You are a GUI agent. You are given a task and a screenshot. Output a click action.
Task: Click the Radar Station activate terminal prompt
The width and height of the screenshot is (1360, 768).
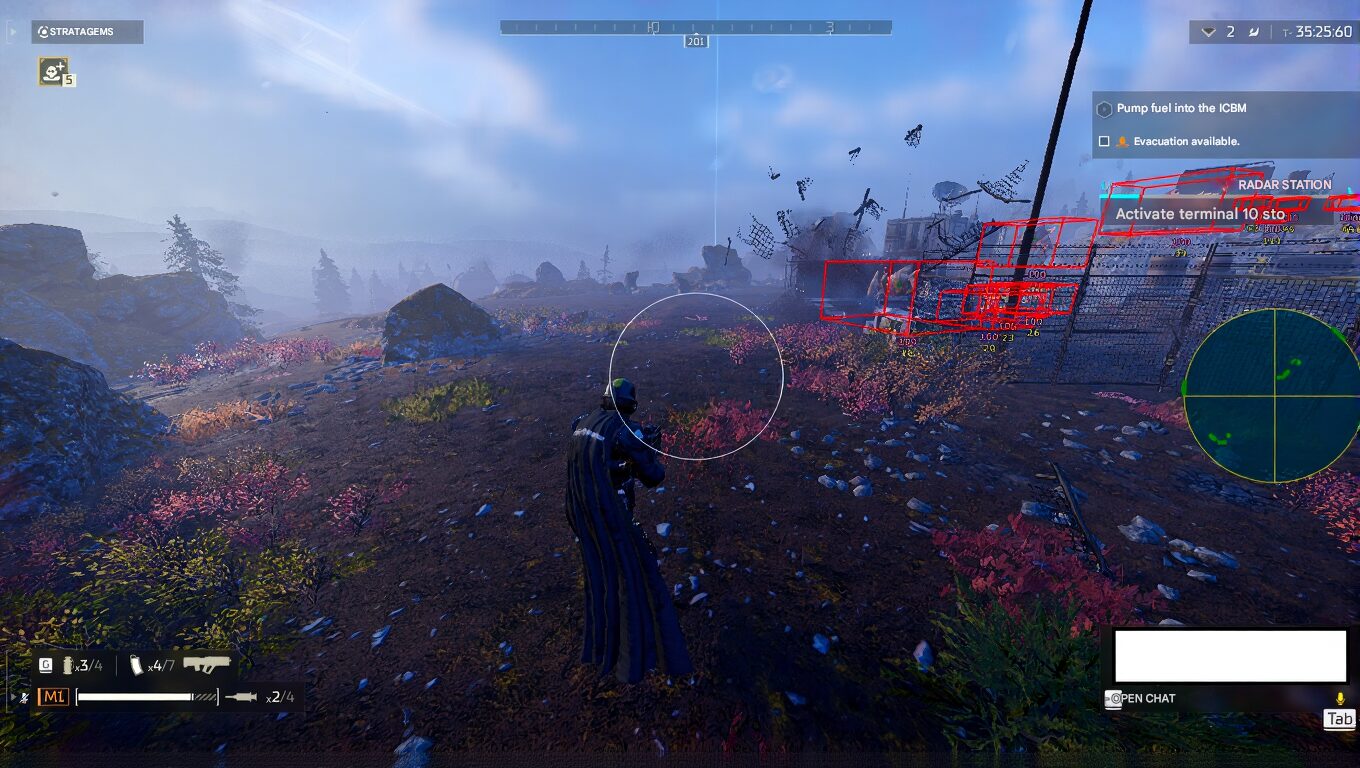1199,214
